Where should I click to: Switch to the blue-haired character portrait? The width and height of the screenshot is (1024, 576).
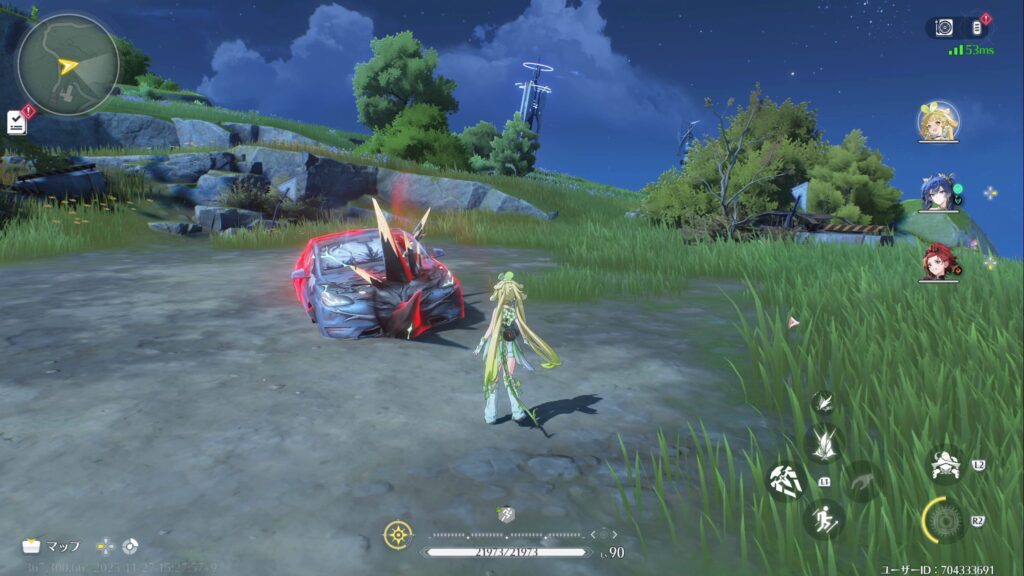click(937, 194)
